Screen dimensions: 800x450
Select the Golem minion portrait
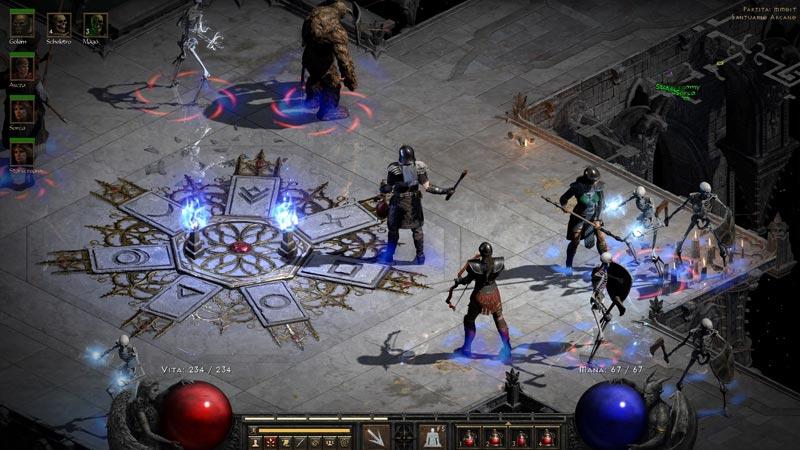[22, 24]
